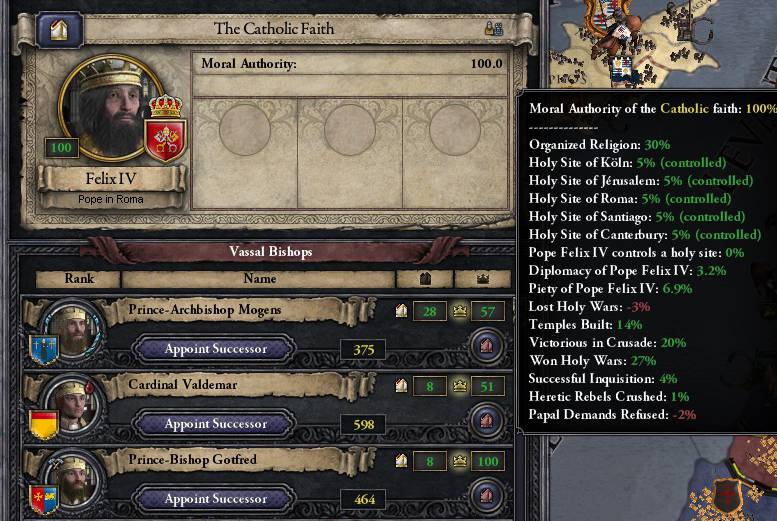Screen dimensions: 777x521
Task: Open Prince-Archbishop Mogens' portrait
Action: [x=72, y=326]
